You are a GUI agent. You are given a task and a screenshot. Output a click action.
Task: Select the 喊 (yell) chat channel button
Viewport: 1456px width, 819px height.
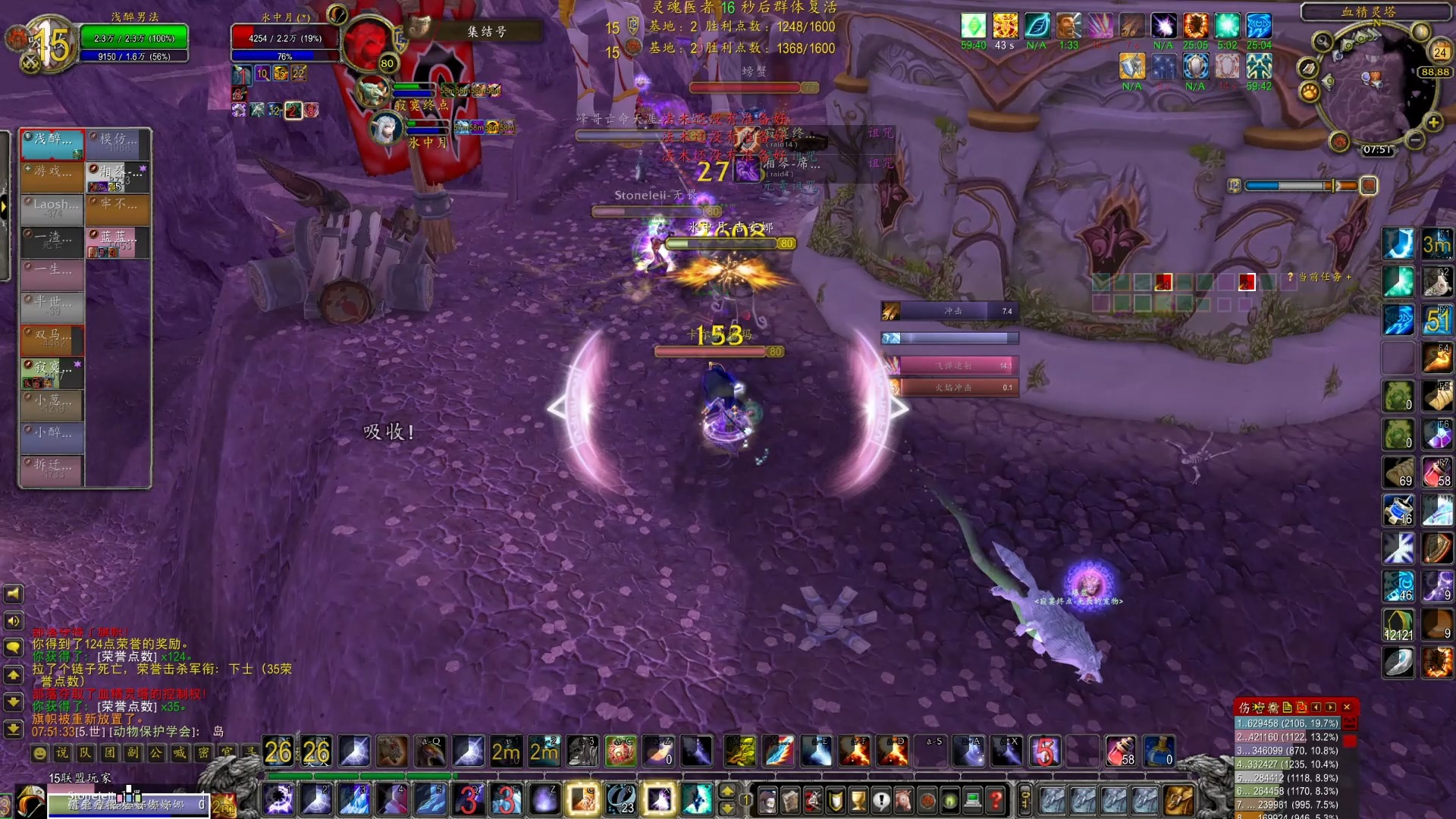[x=180, y=753]
